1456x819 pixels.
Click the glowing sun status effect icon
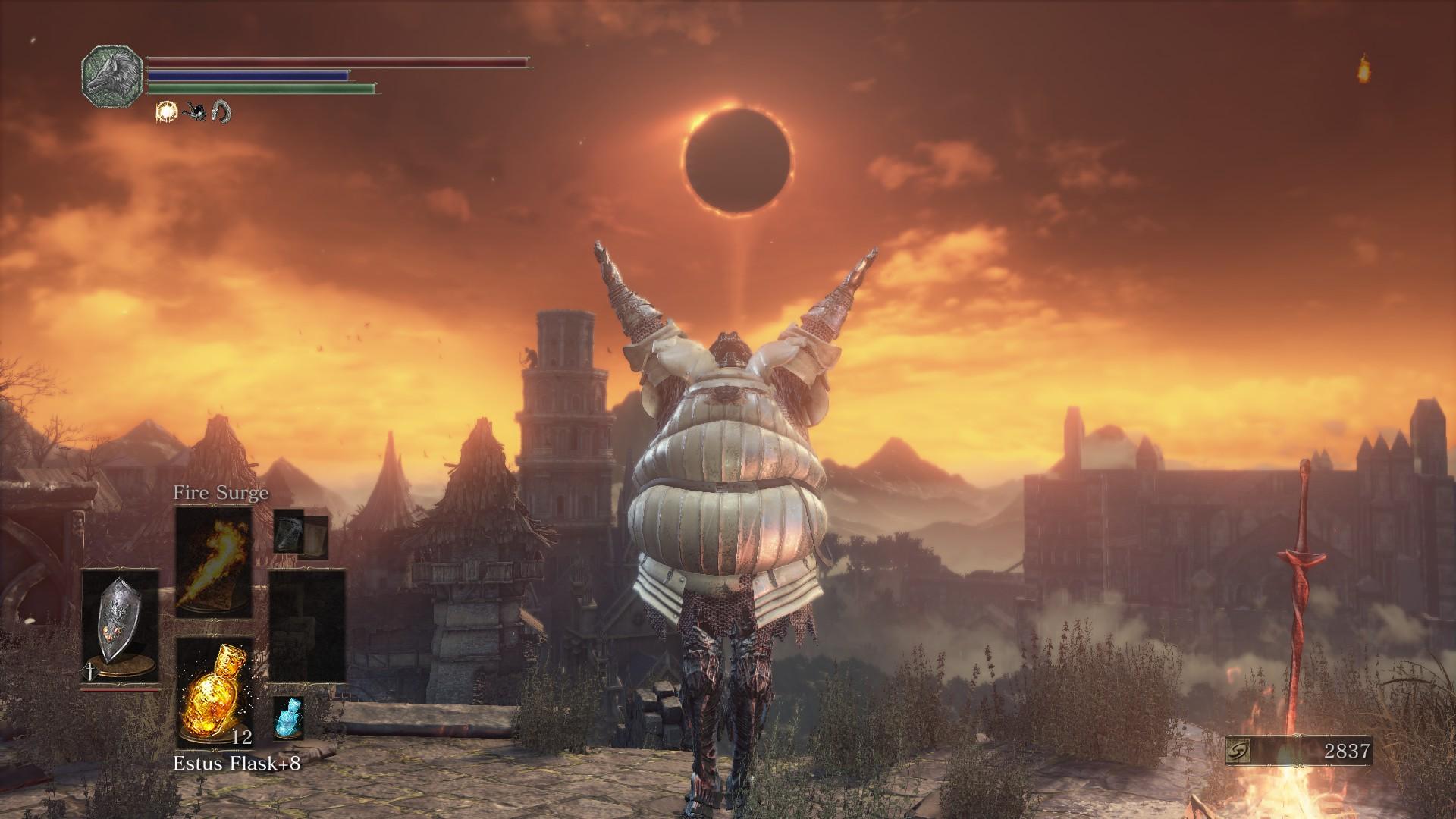click(x=165, y=112)
